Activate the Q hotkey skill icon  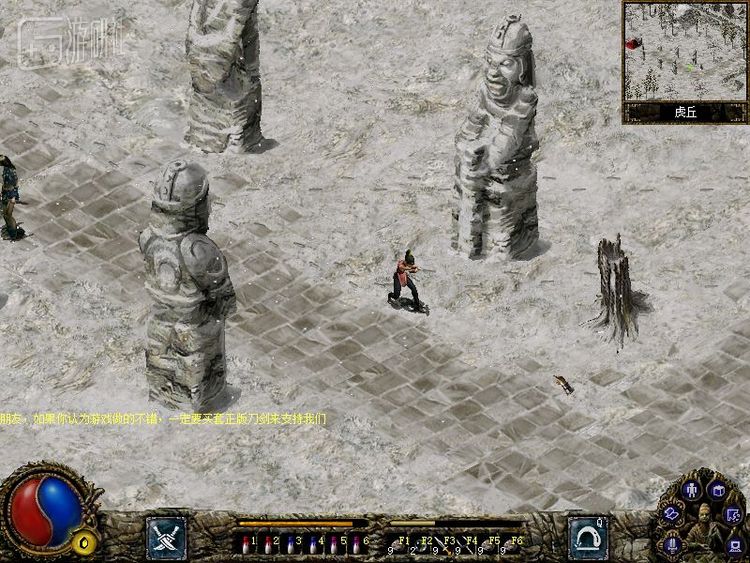click(x=588, y=536)
